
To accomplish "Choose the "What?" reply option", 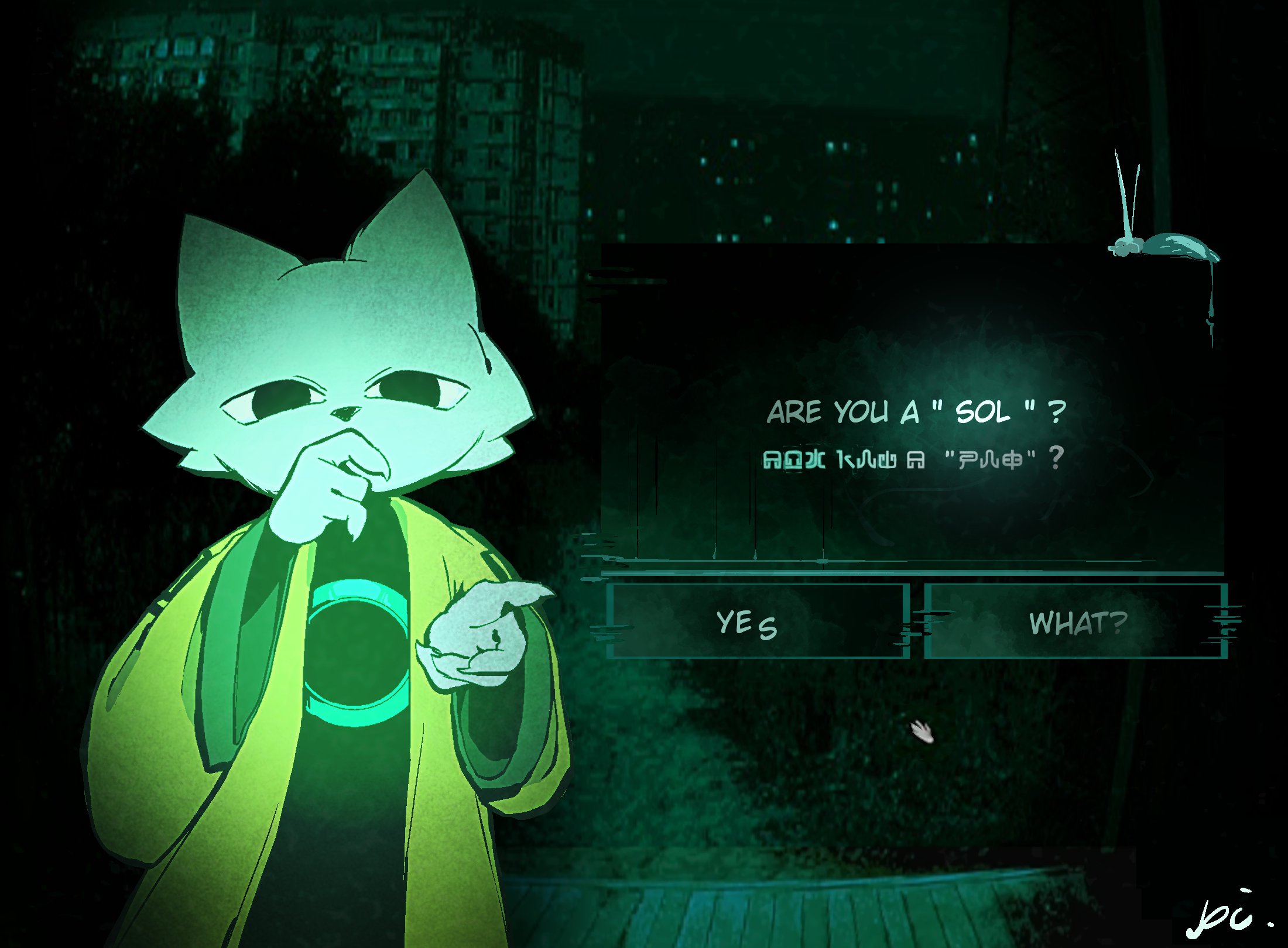I will [x=1076, y=621].
